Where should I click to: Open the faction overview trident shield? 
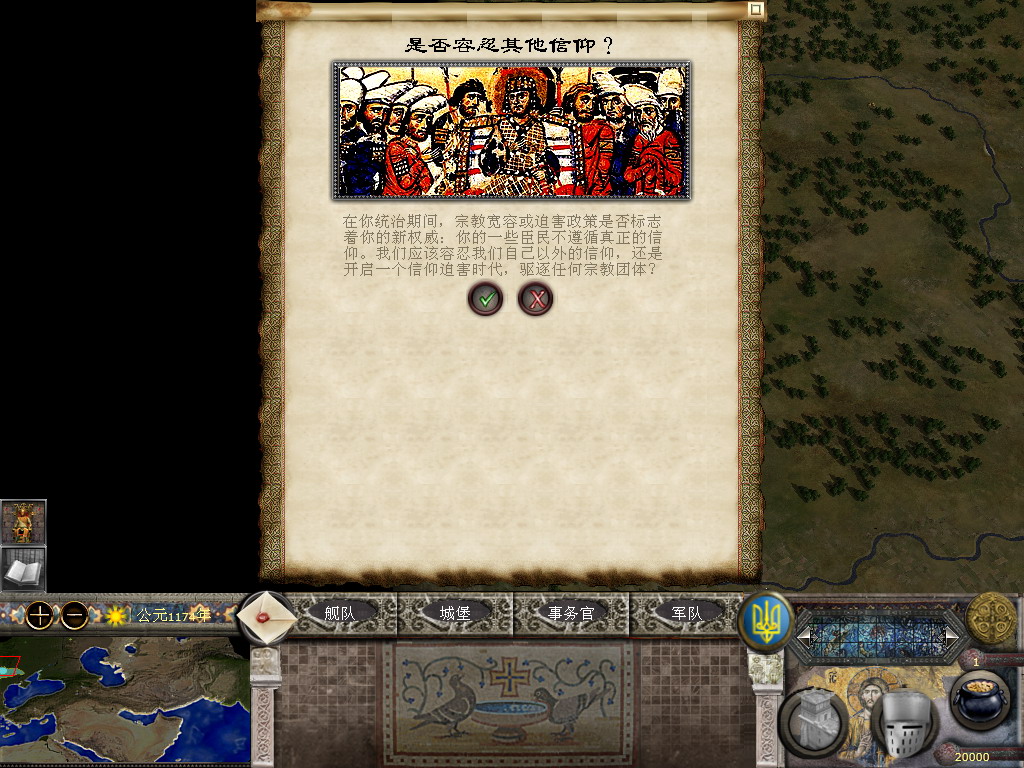pyautogui.click(x=766, y=621)
